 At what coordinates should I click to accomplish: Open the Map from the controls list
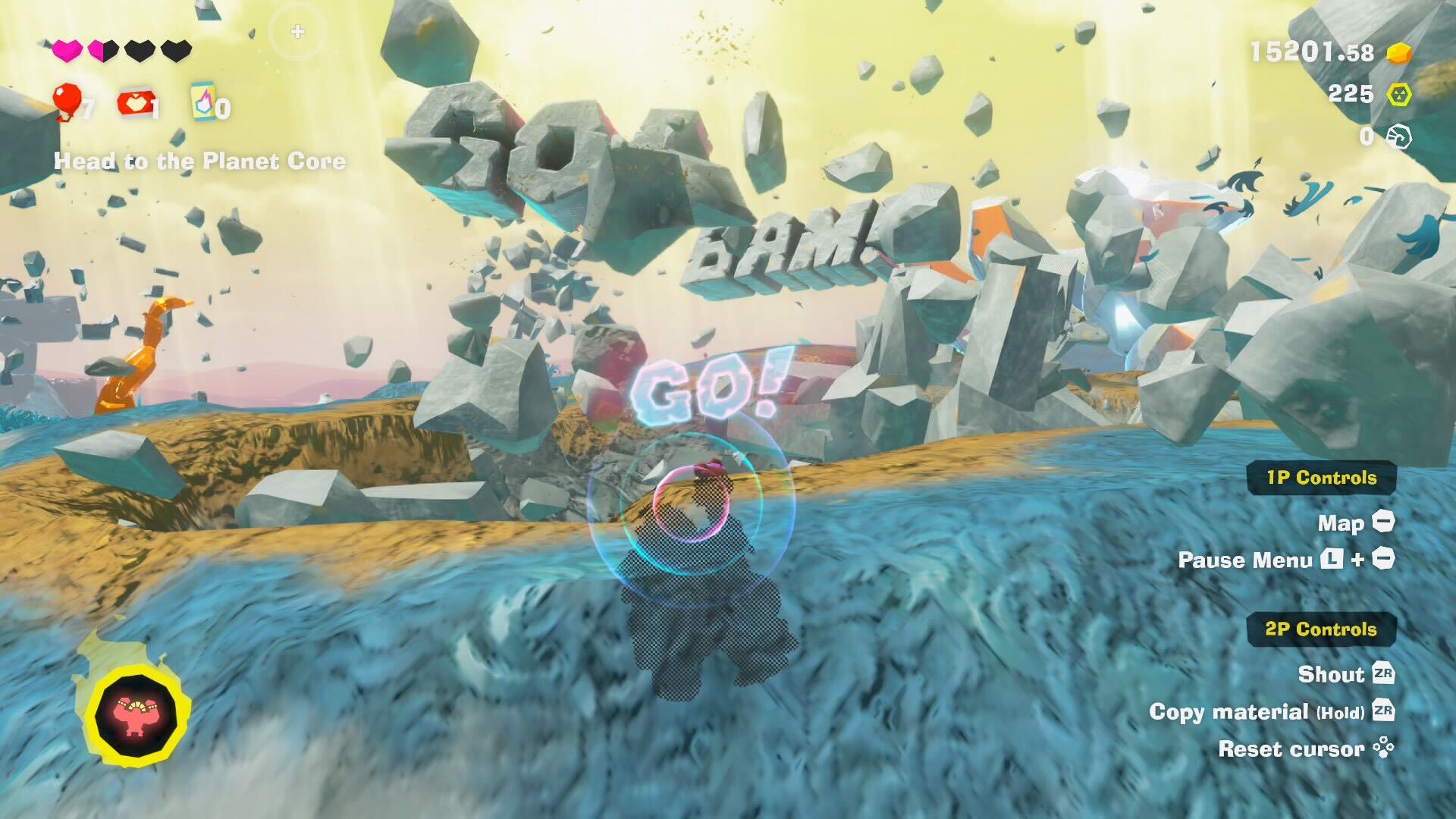(1356, 522)
